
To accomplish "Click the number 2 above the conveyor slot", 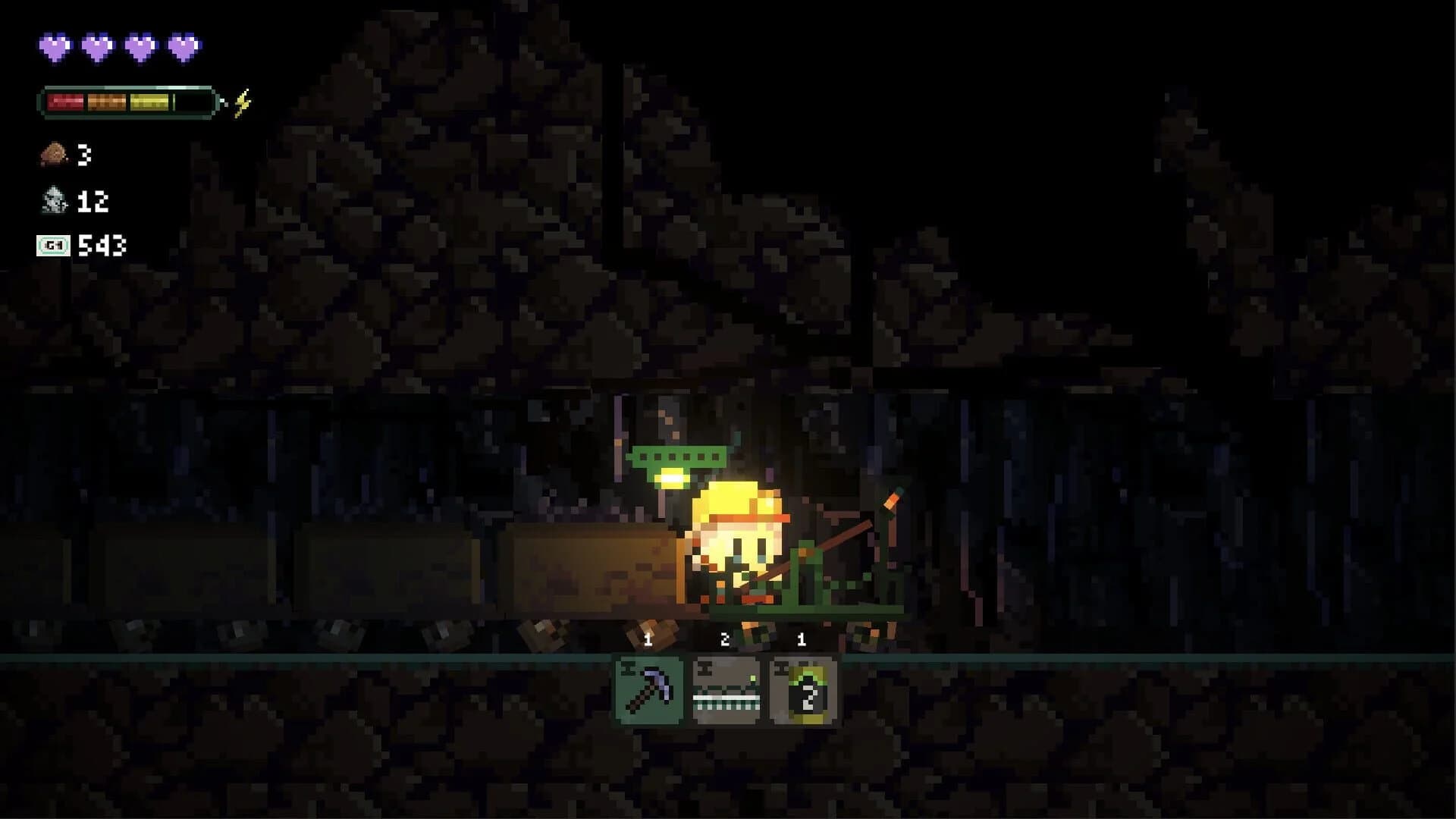I will (x=726, y=639).
